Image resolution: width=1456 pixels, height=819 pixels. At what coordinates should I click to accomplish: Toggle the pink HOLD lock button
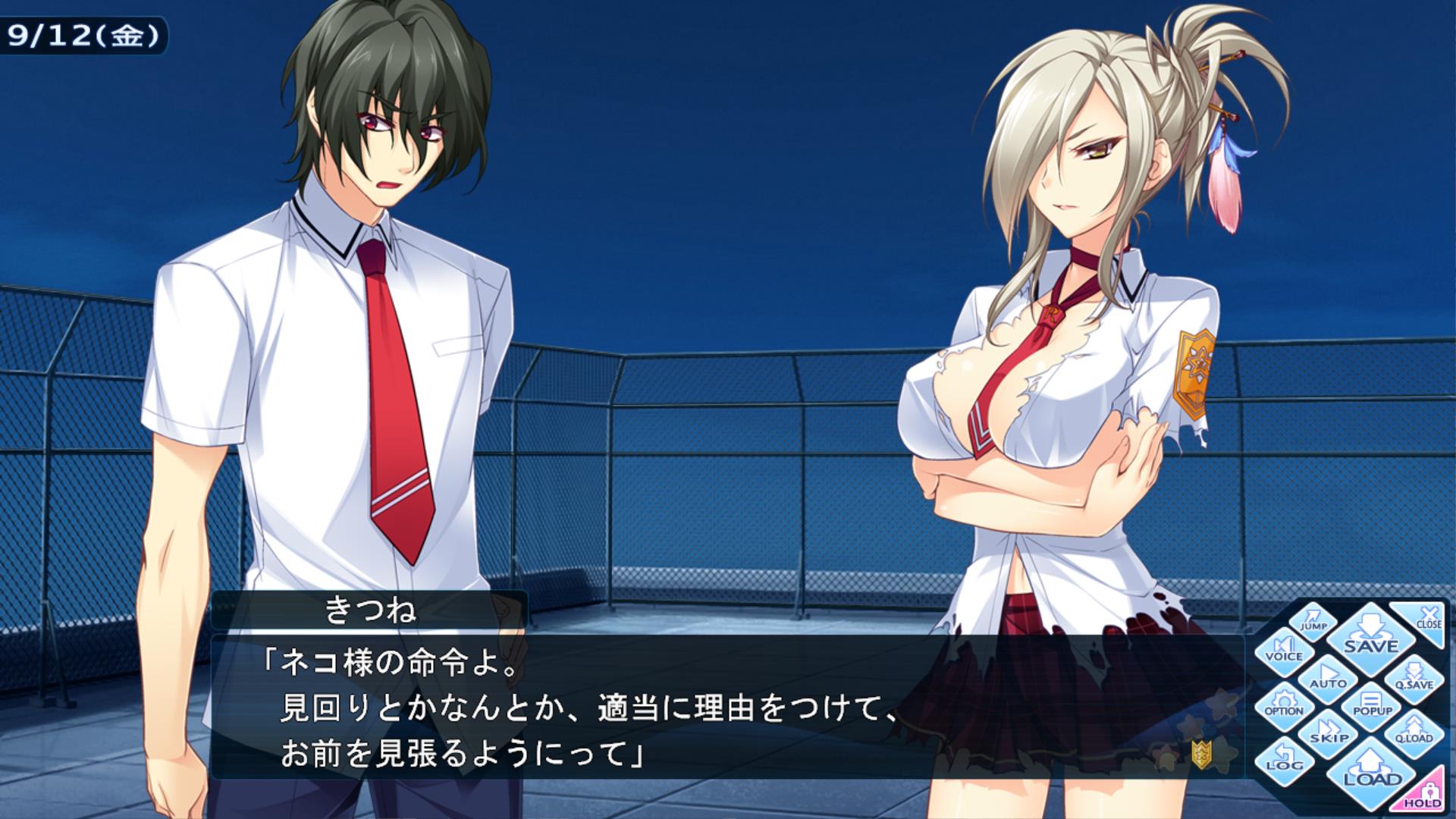point(1423,794)
